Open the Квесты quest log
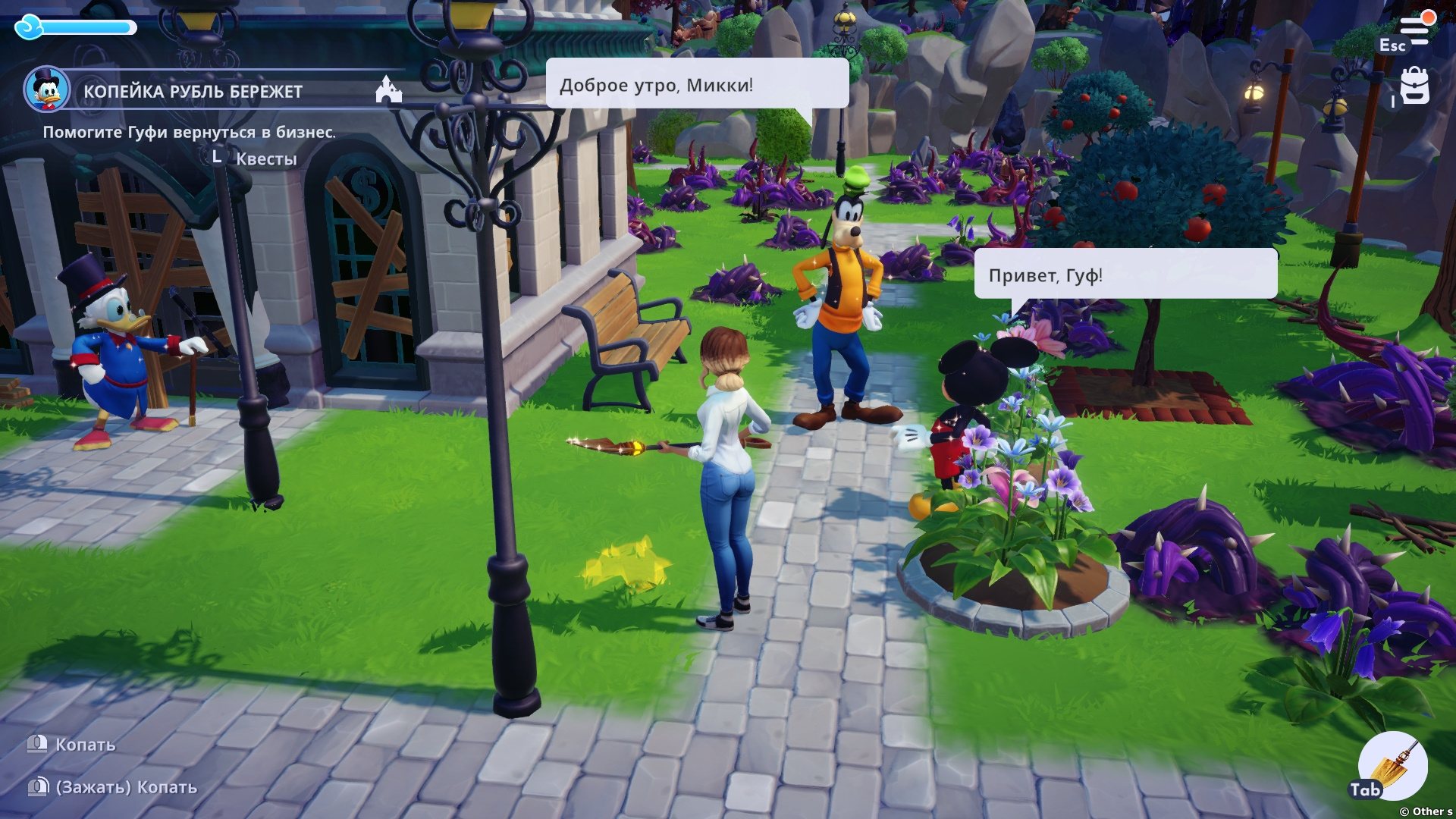1456x819 pixels. tap(265, 158)
